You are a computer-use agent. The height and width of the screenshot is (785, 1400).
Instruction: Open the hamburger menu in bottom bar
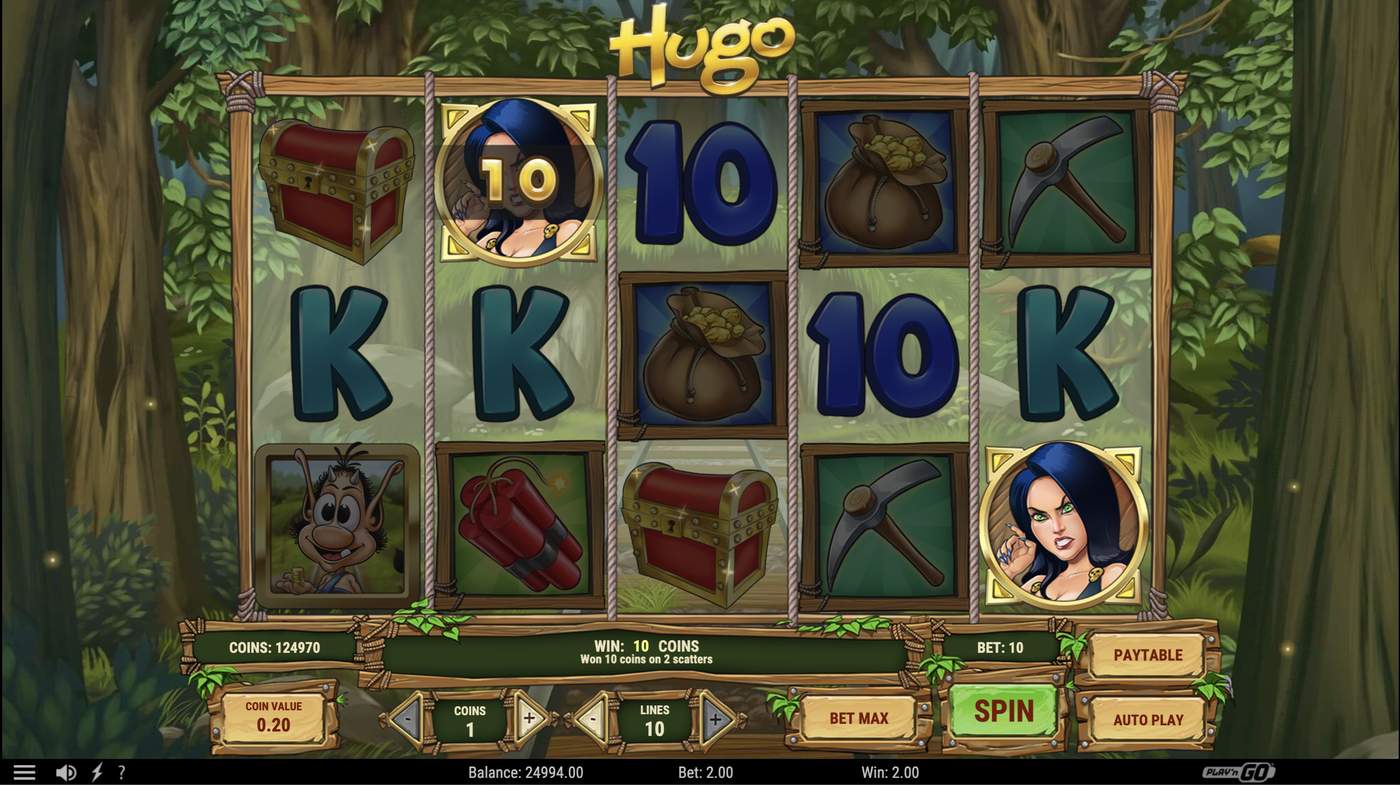pos(24,771)
